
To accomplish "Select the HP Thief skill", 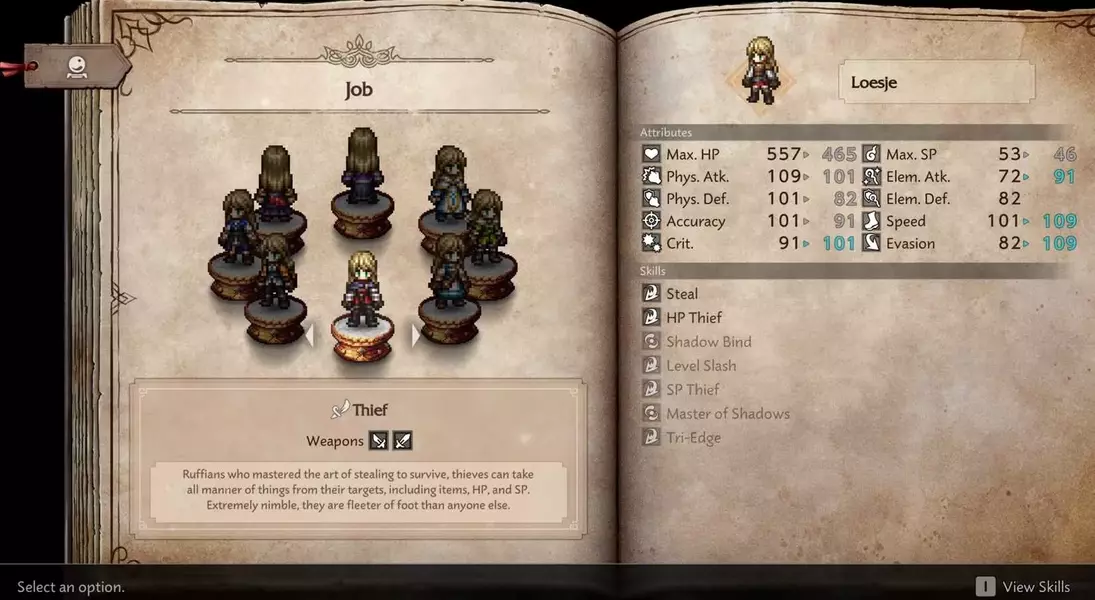I will click(693, 318).
